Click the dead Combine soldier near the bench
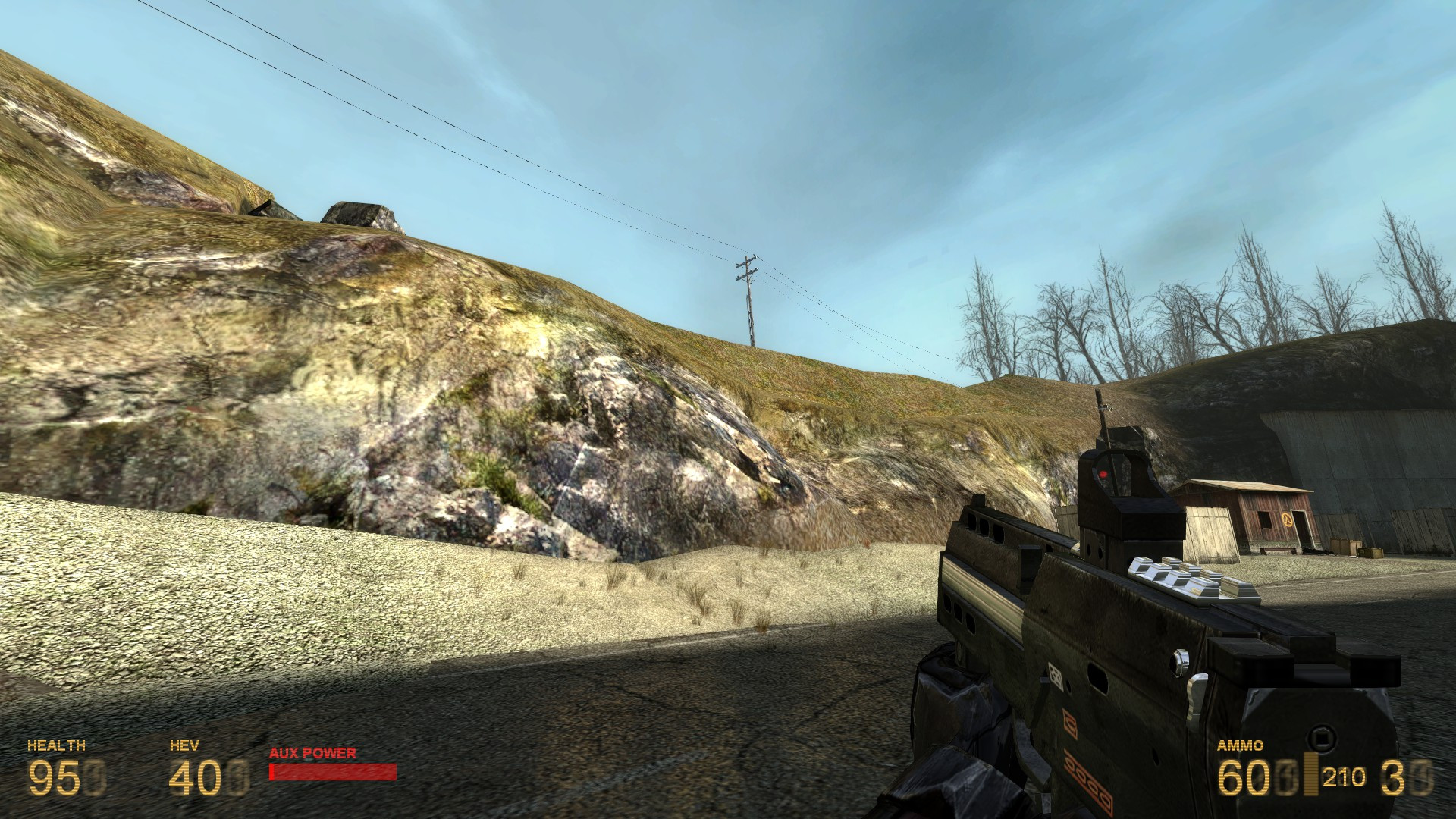The width and height of the screenshot is (1456, 819). pyautogui.click(x=1318, y=552)
